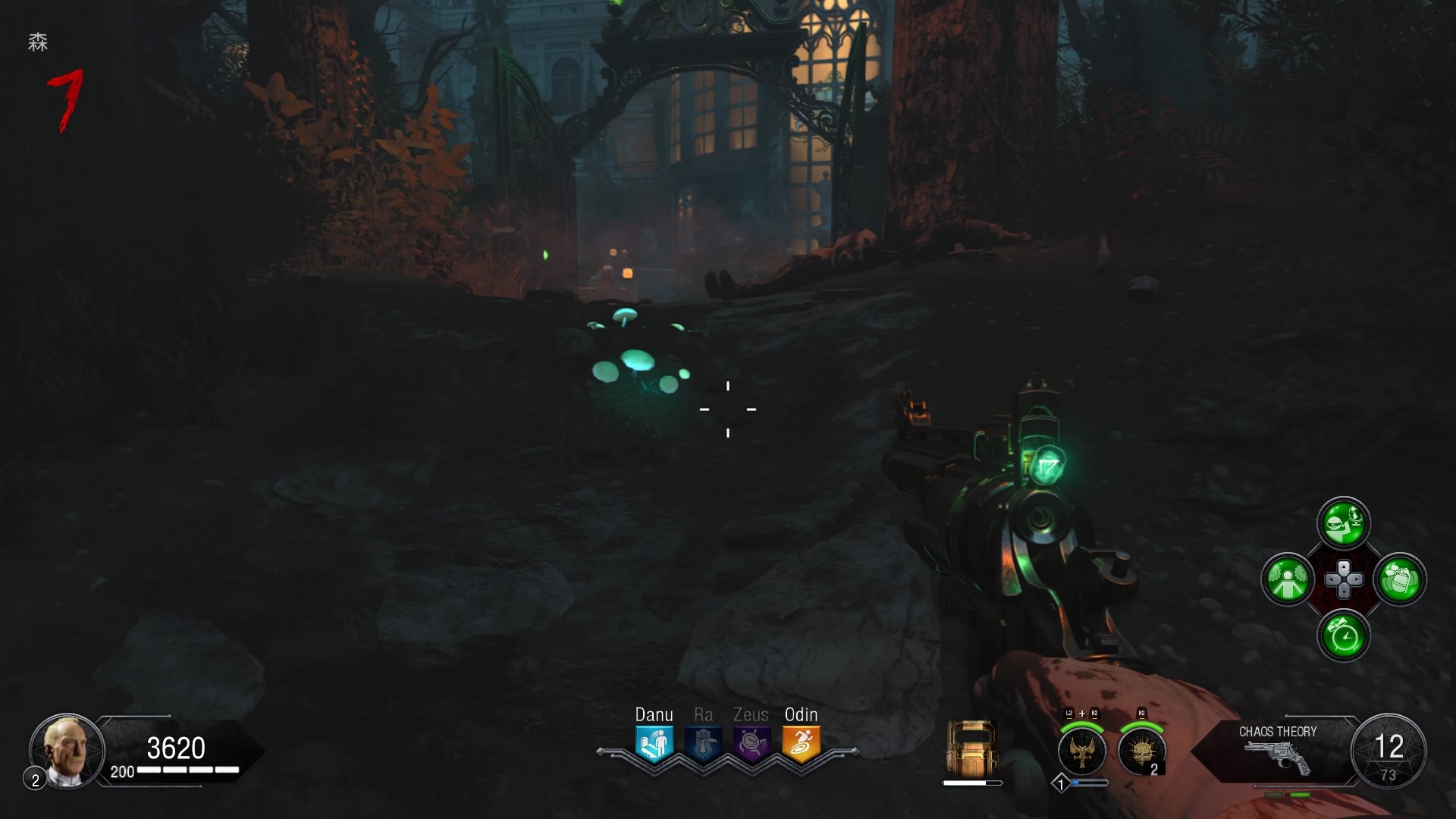Viewport: 1456px width, 819px height.
Task: Select the Odin perk icon
Action: pyautogui.click(x=801, y=743)
